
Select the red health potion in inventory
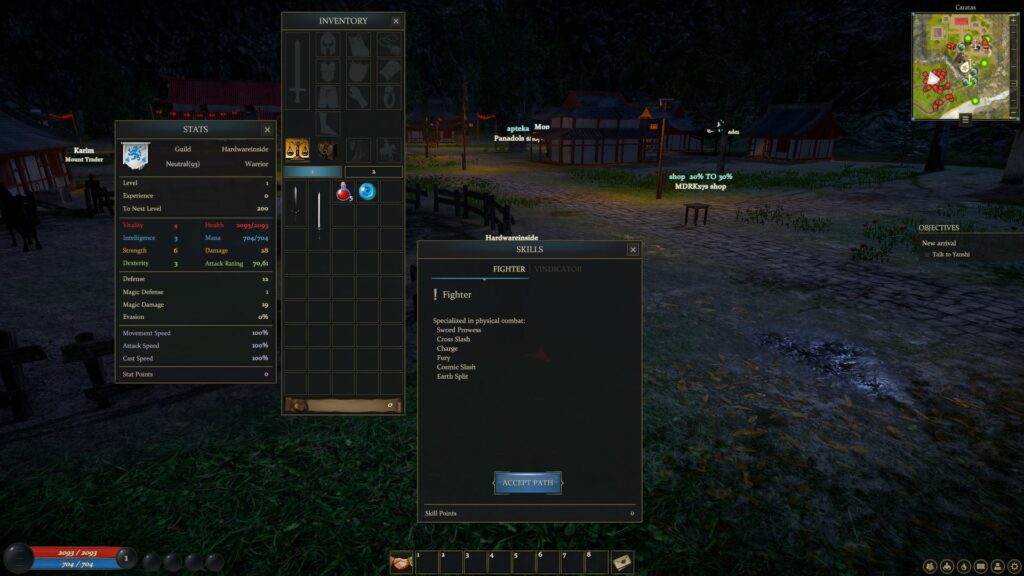pyautogui.click(x=344, y=191)
